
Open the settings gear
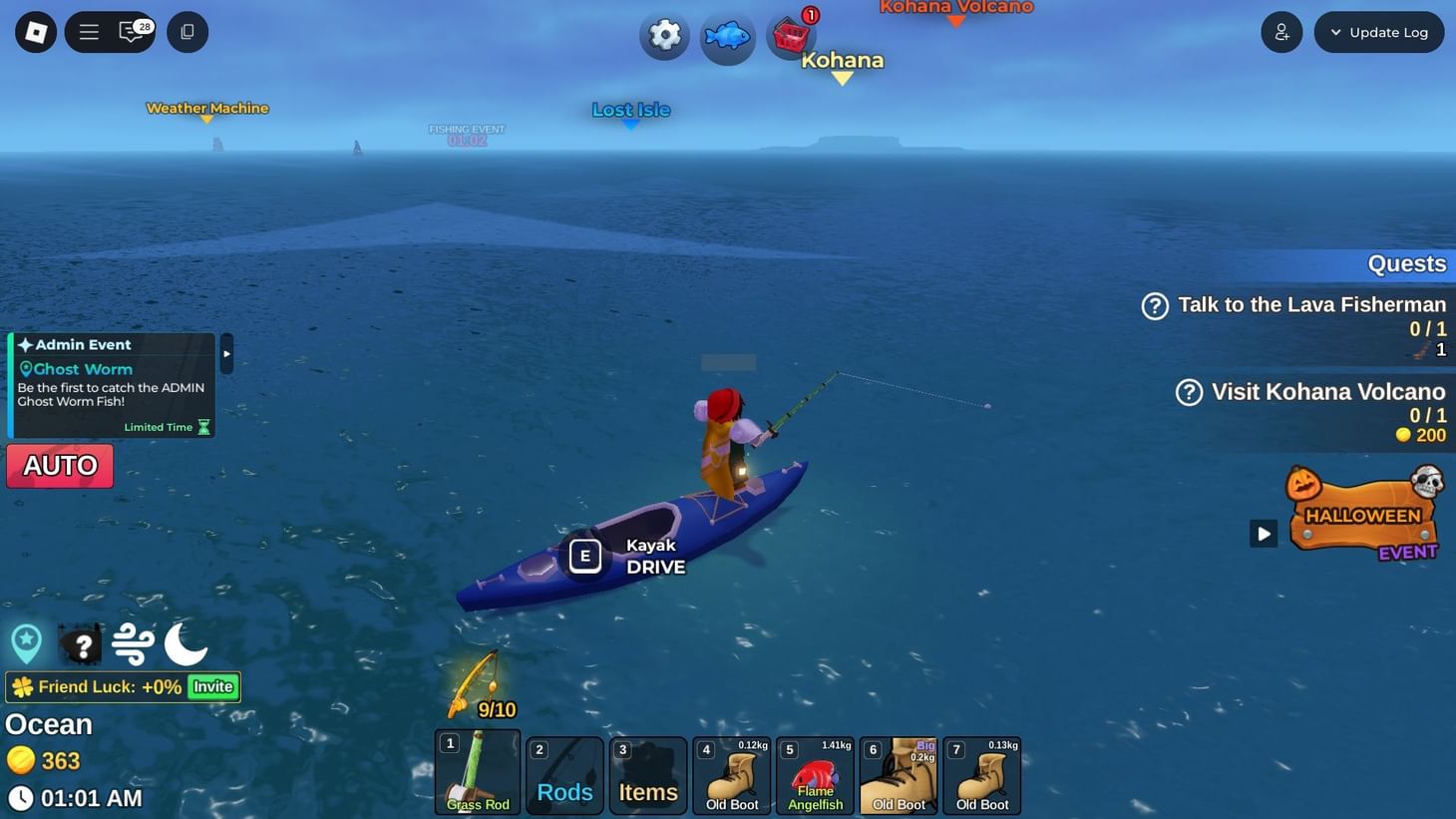(x=663, y=35)
